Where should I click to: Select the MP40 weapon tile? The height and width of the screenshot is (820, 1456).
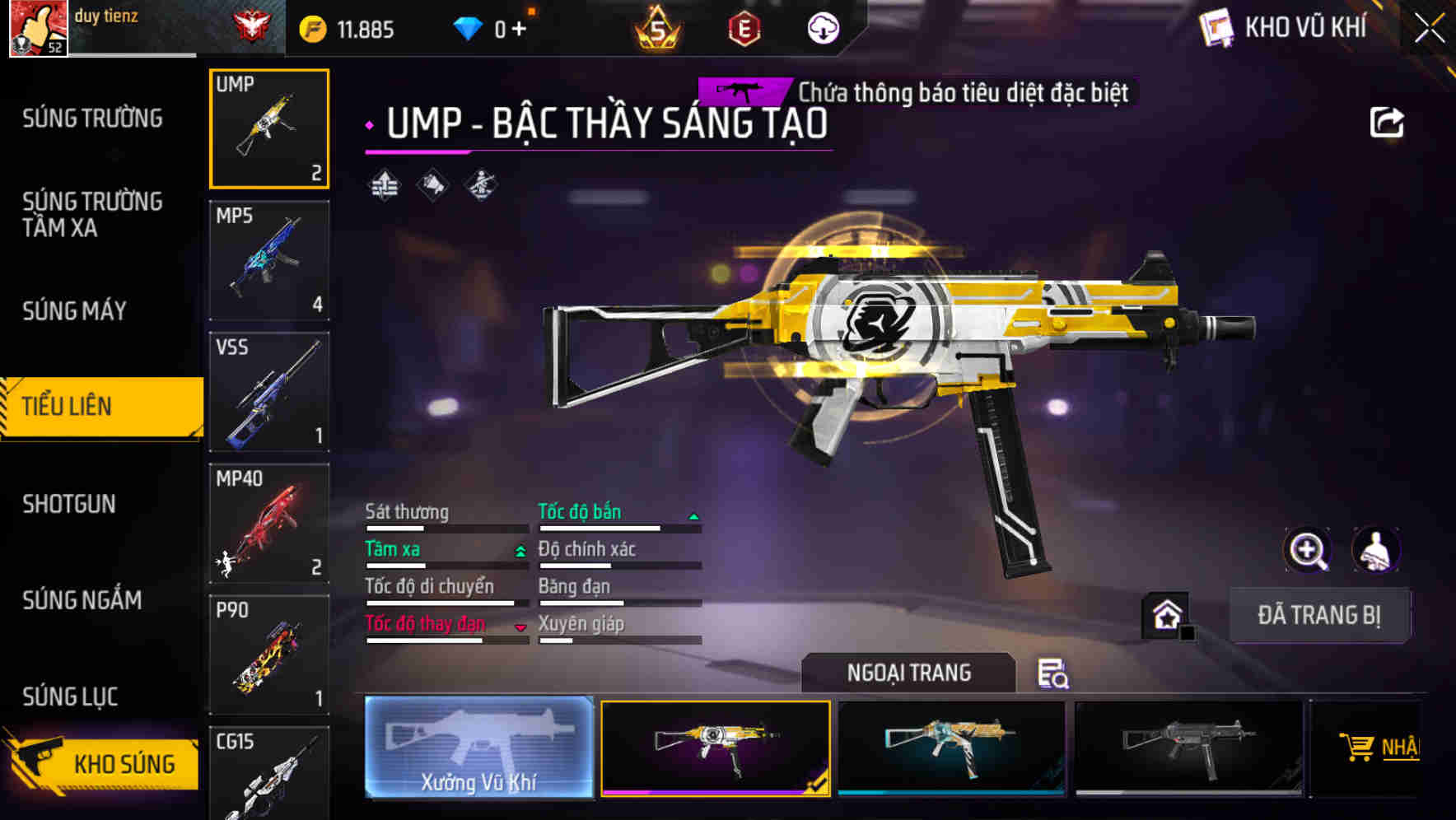point(269,524)
